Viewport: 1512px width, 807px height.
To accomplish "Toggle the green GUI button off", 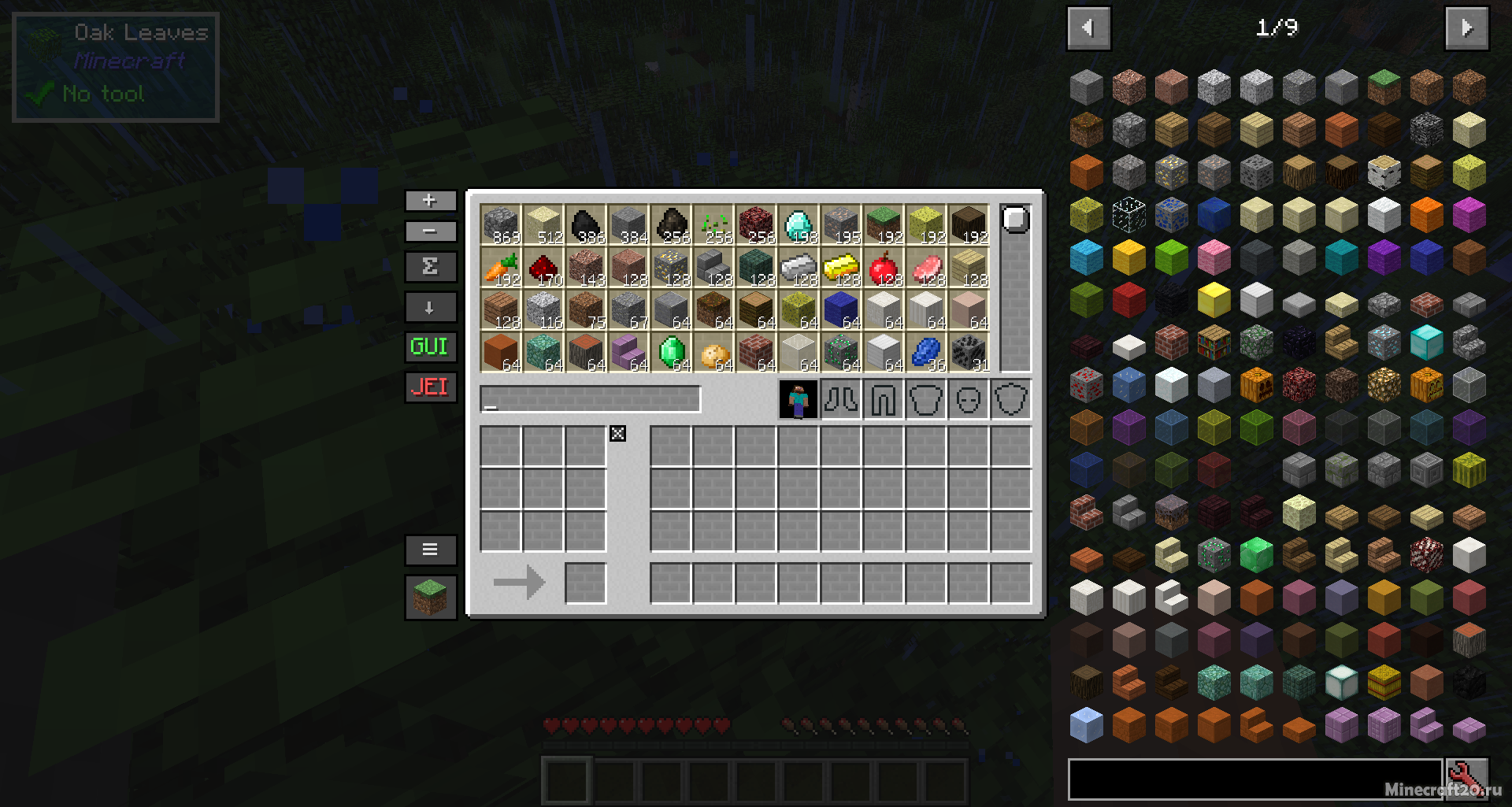I will [430, 346].
